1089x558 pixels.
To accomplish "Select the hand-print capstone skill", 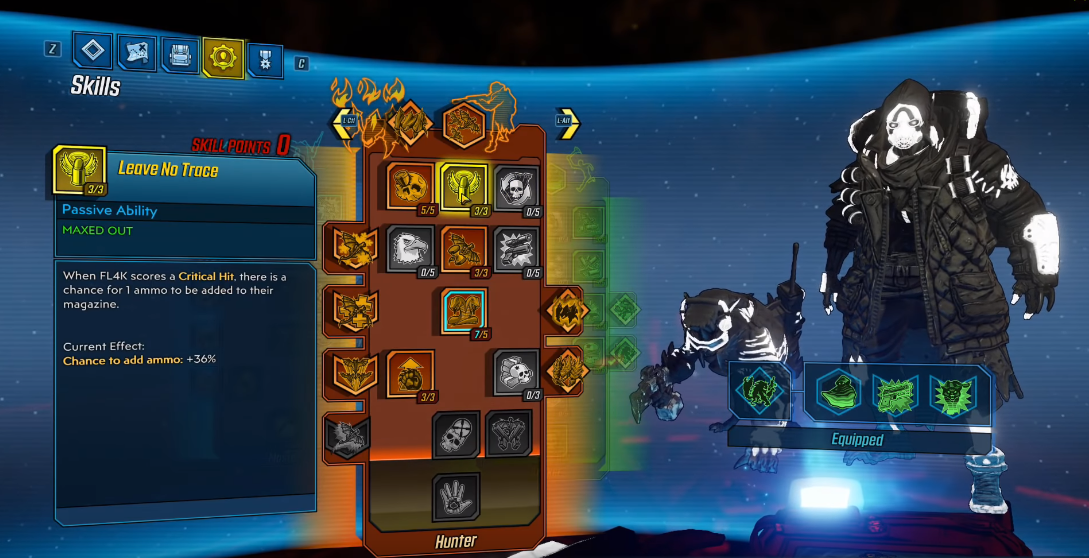I will (456, 496).
